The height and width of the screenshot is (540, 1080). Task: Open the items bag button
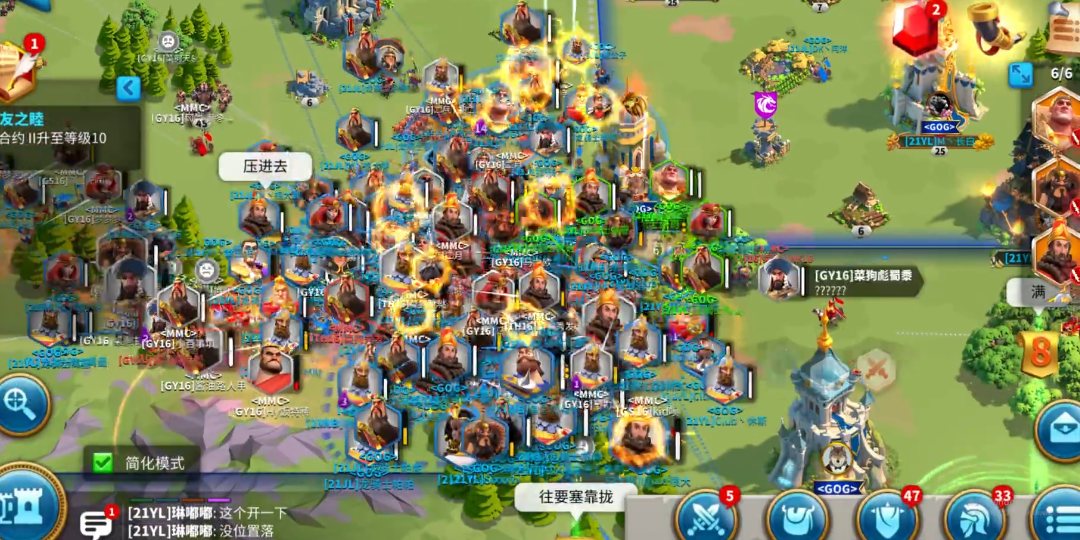pos(796,518)
